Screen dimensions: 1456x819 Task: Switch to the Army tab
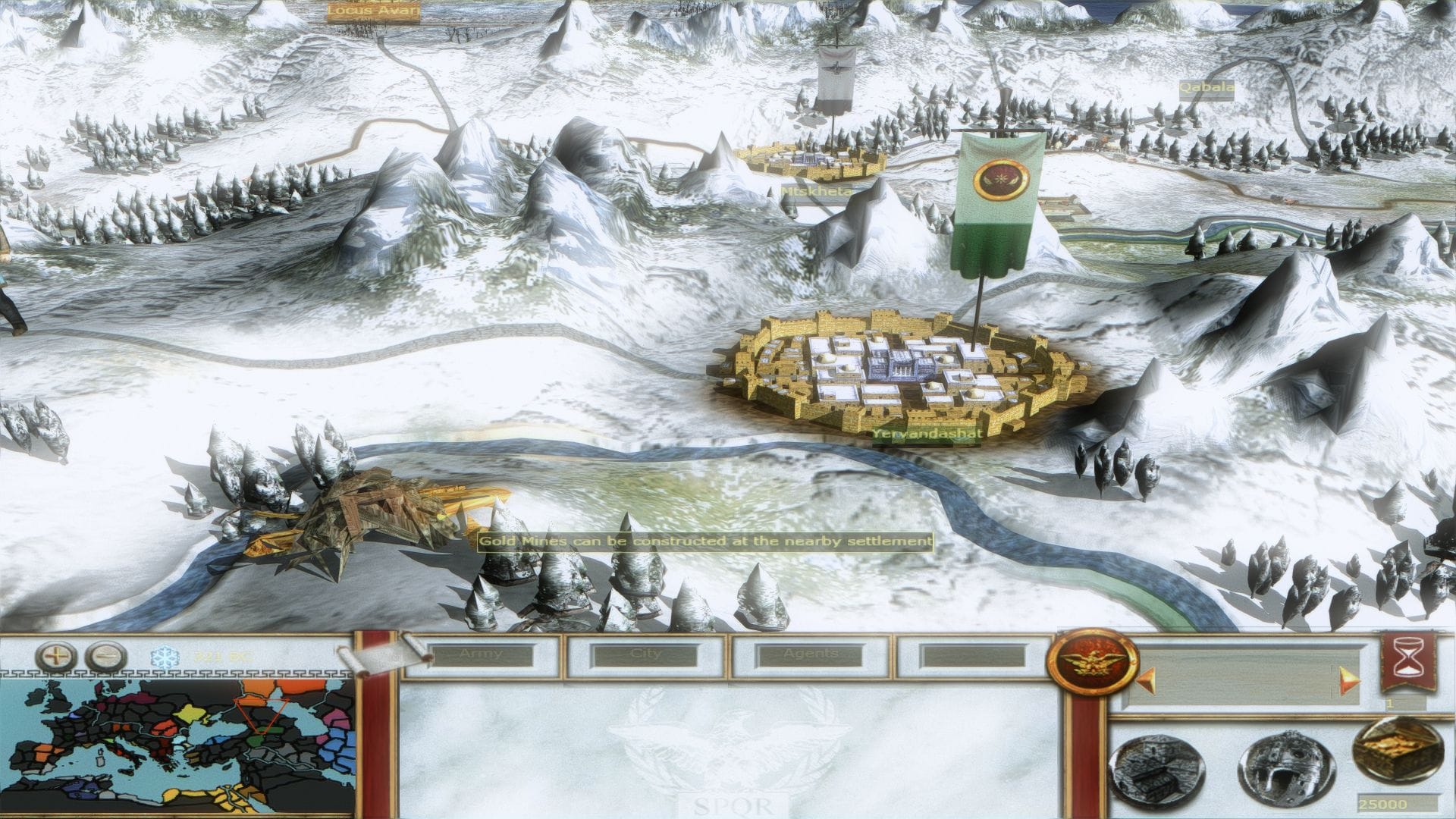pyautogui.click(x=482, y=655)
